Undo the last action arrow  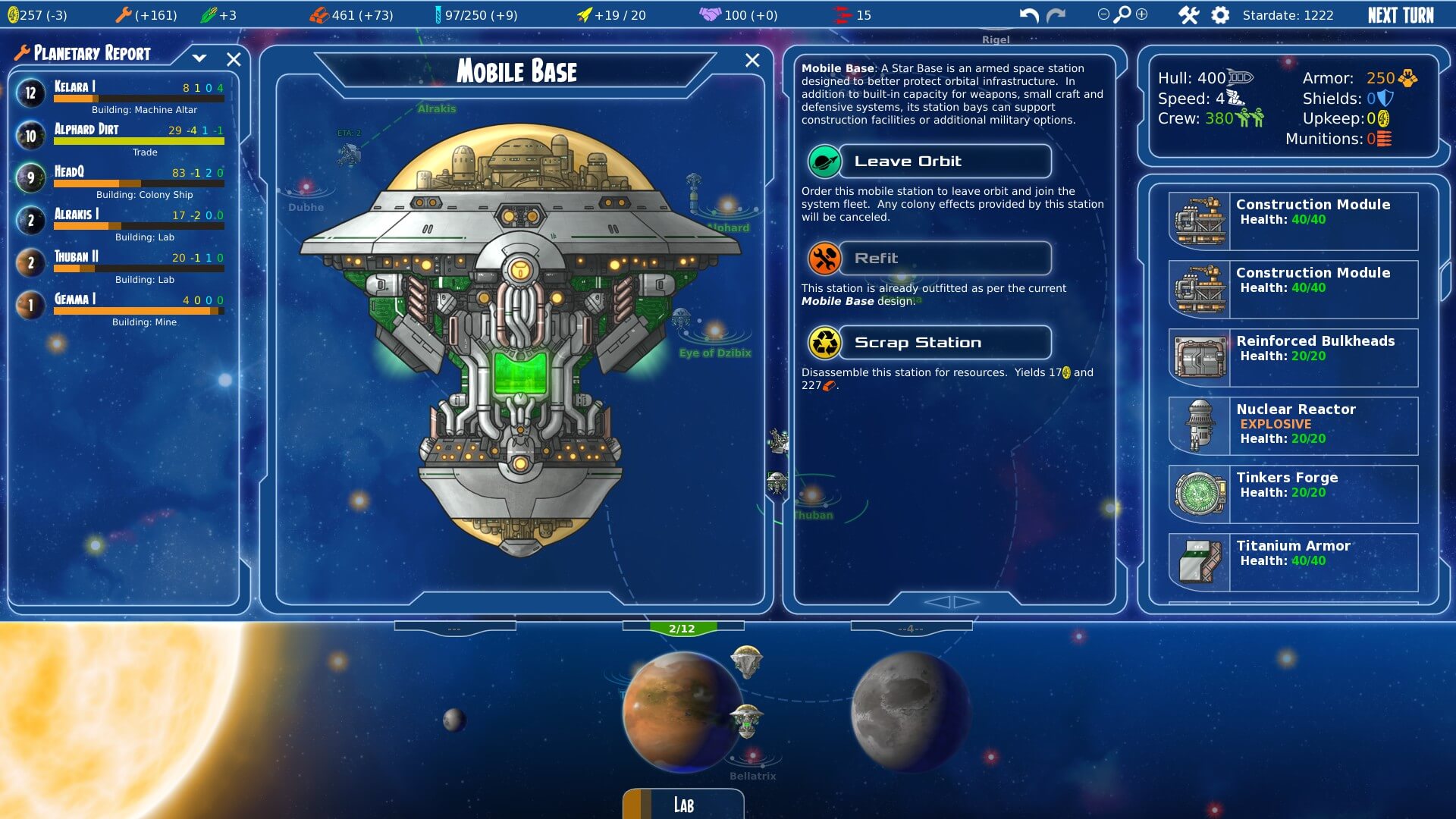[x=1028, y=15]
